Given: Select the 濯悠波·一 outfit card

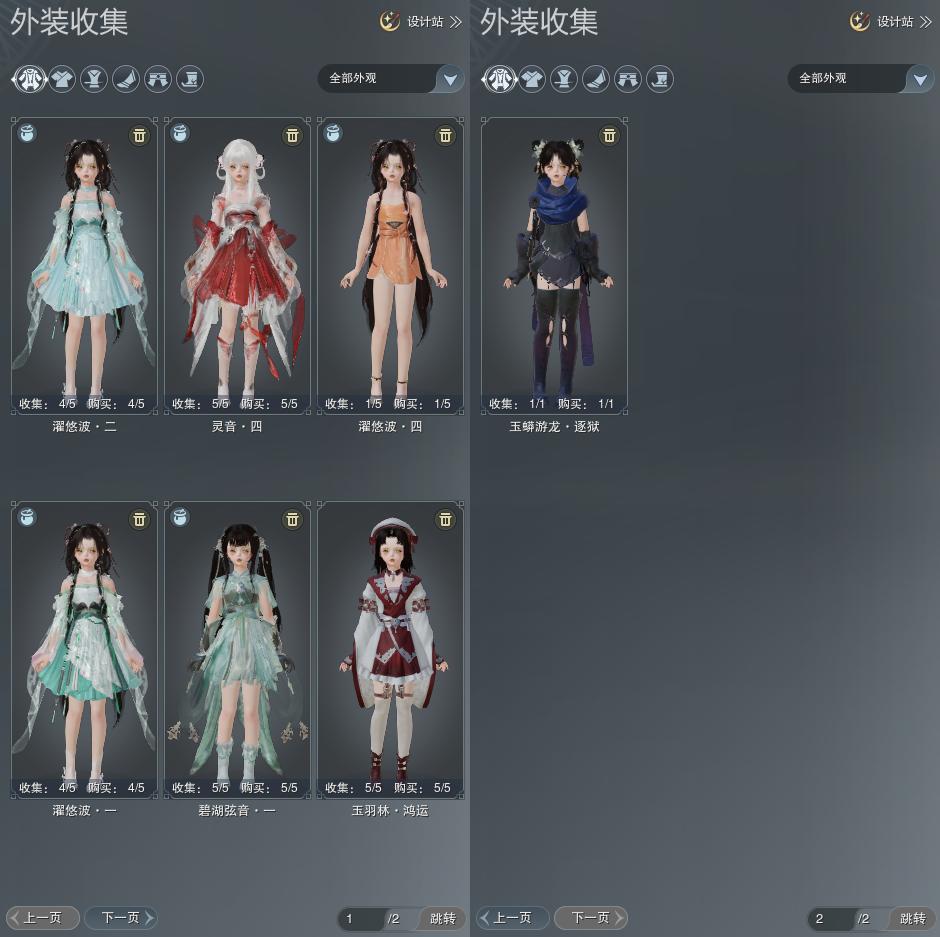Looking at the screenshot, I should point(84,648).
